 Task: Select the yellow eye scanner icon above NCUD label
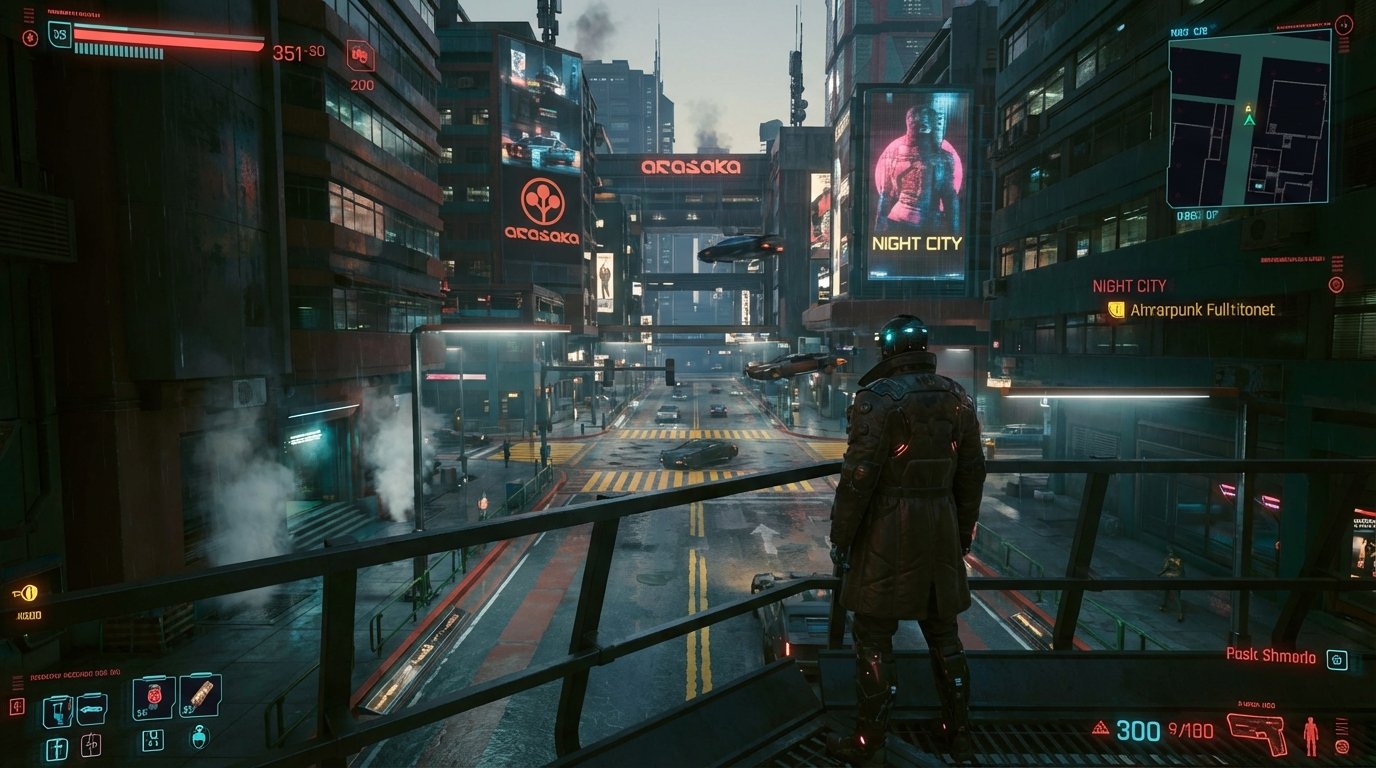point(30,594)
